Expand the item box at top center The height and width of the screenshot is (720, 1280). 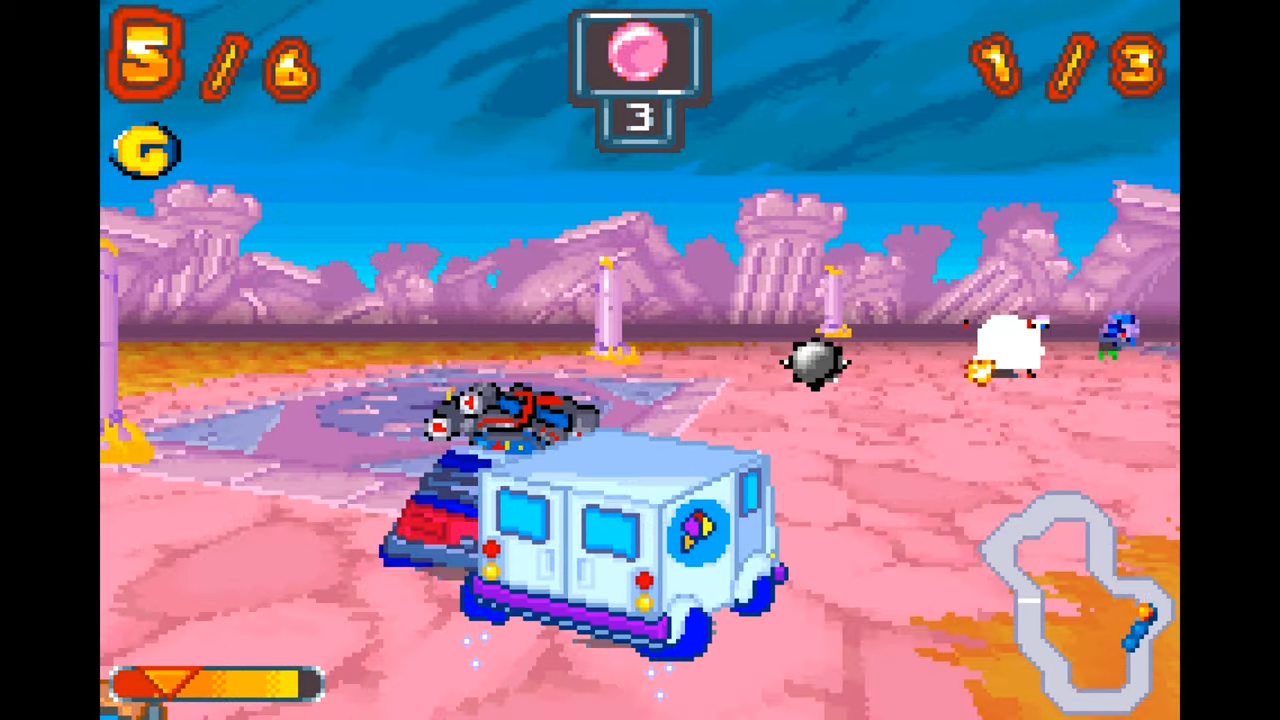pos(640,75)
